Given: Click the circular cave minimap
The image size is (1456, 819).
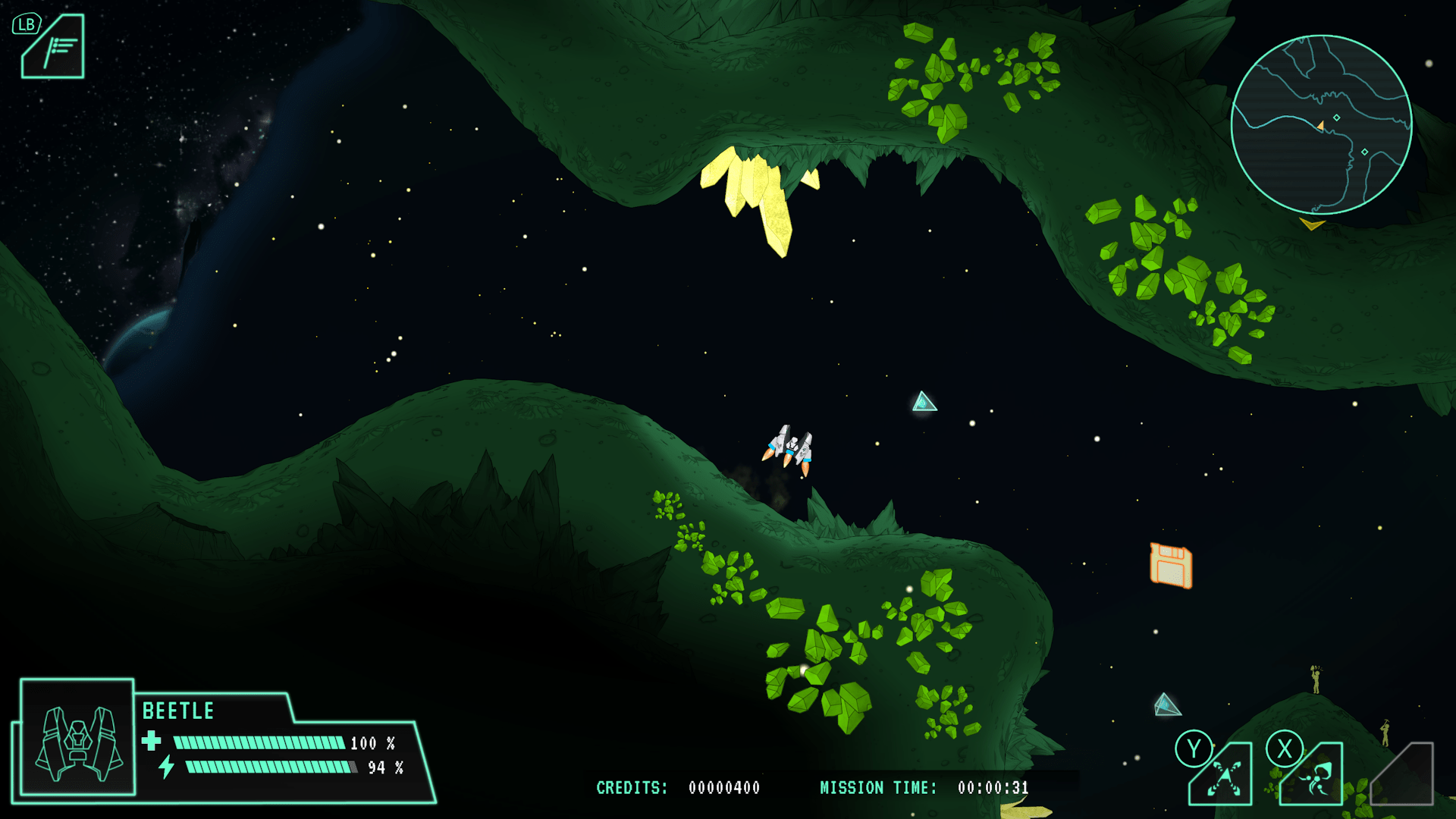Looking at the screenshot, I should 1321,124.
